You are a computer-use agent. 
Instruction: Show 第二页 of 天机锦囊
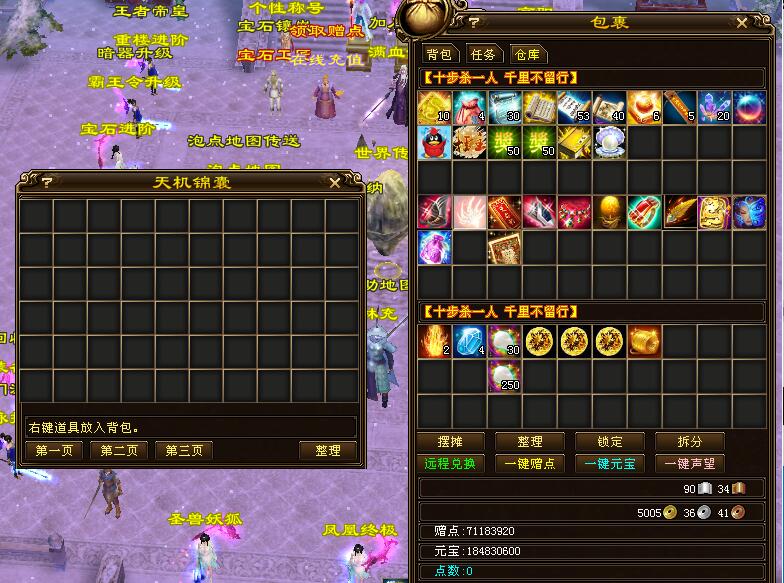point(119,451)
